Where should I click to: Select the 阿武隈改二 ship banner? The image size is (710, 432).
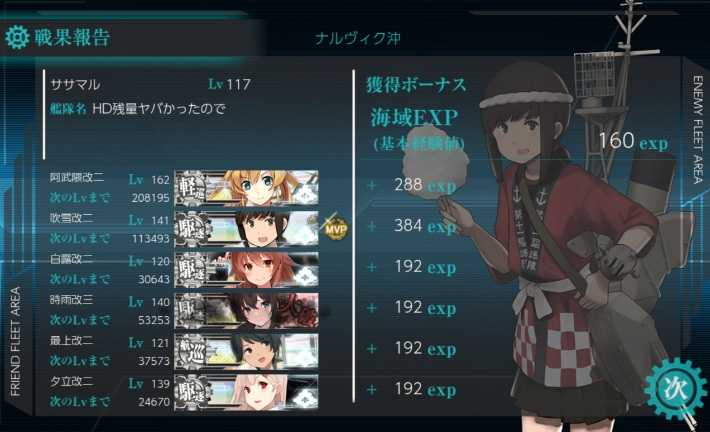pos(246,186)
